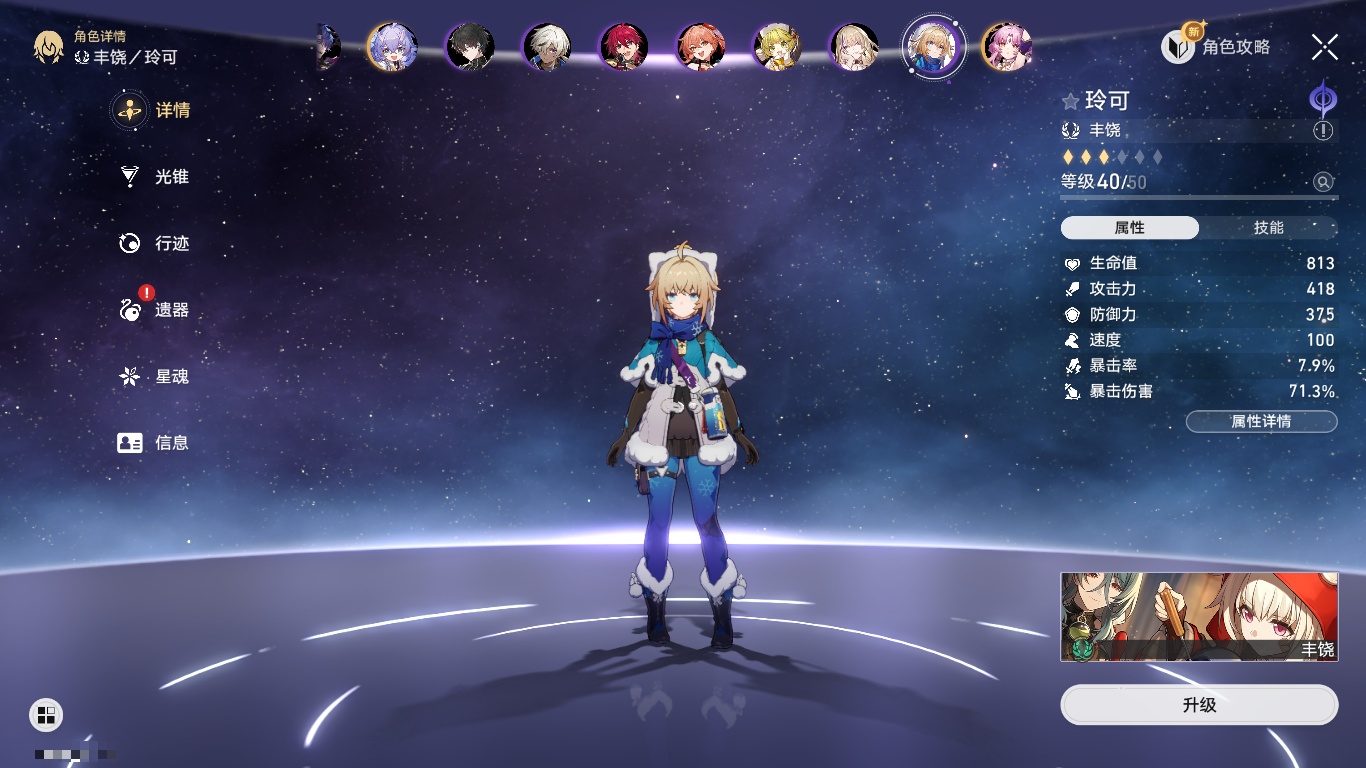The height and width of the screenshot is (768, 1366).
Task: Open 属性详情 attribute details
Action: (x=1261, y=422)
